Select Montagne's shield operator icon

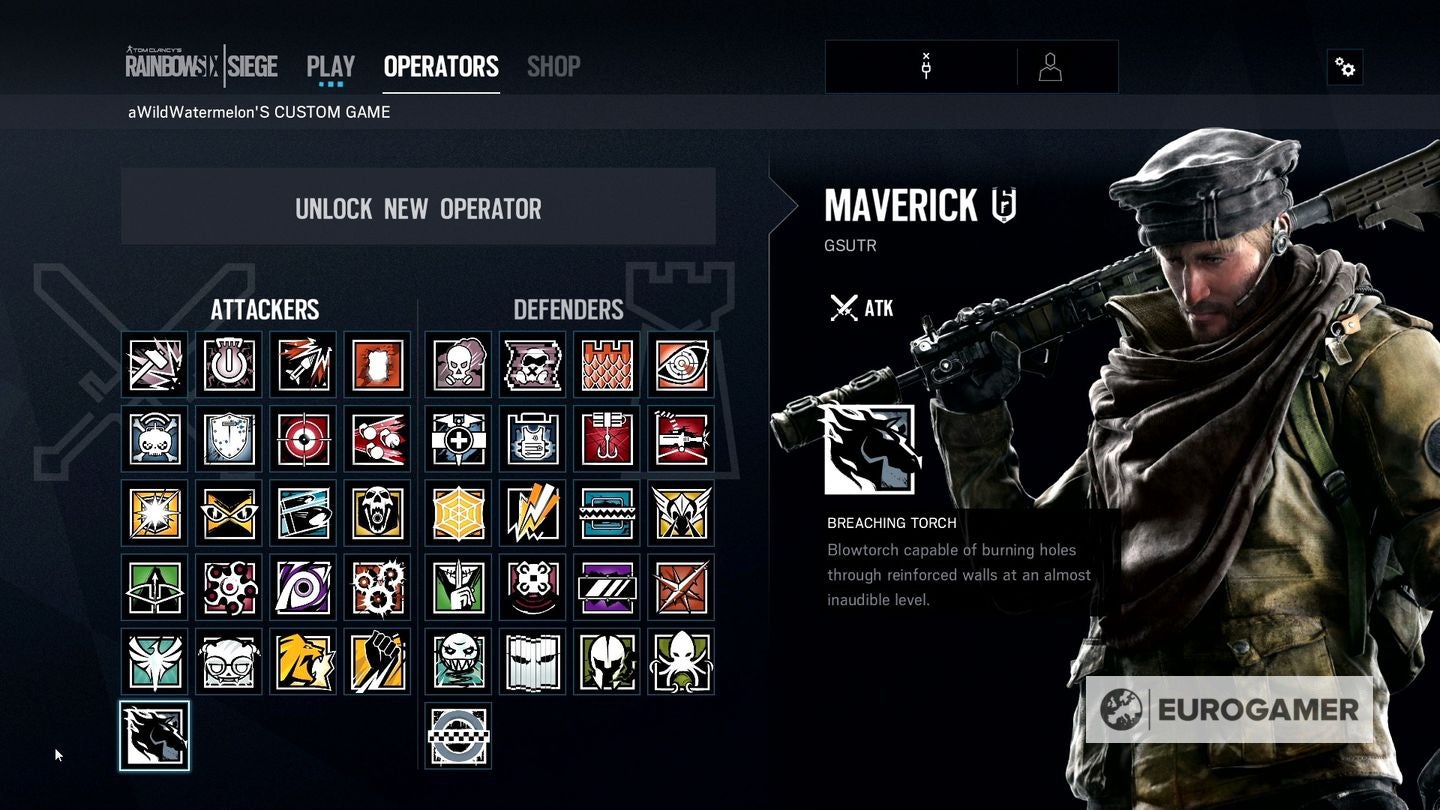229,438
